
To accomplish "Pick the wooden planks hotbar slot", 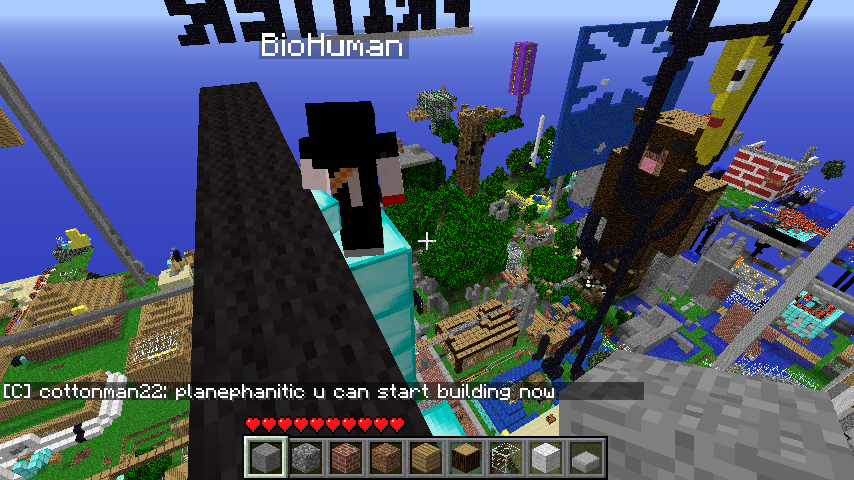I will click(425, 459).
